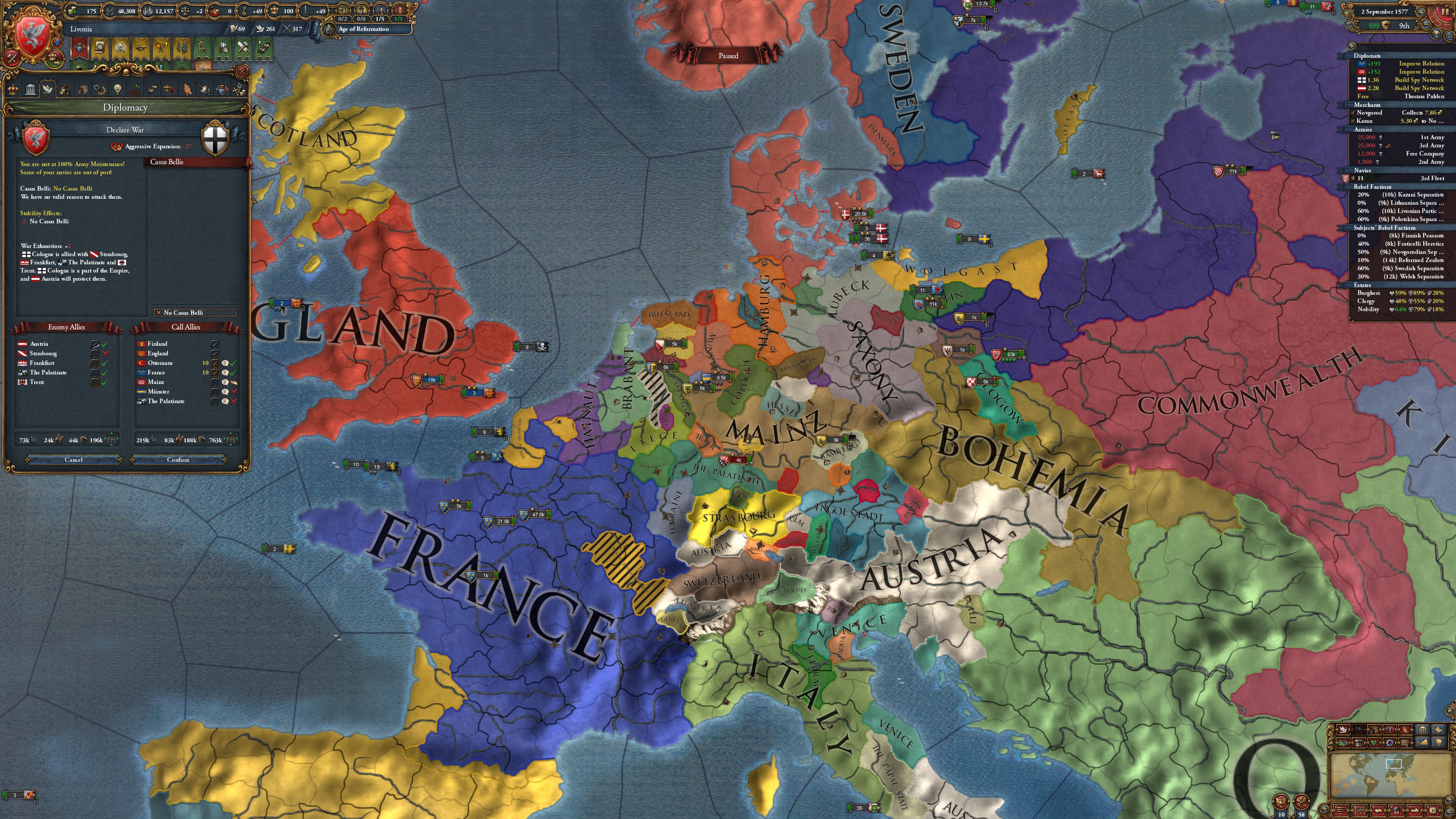Open the Trade tab (crate icon)
1456x819 pixels.
pyautogui.click(x=83, y=91)
